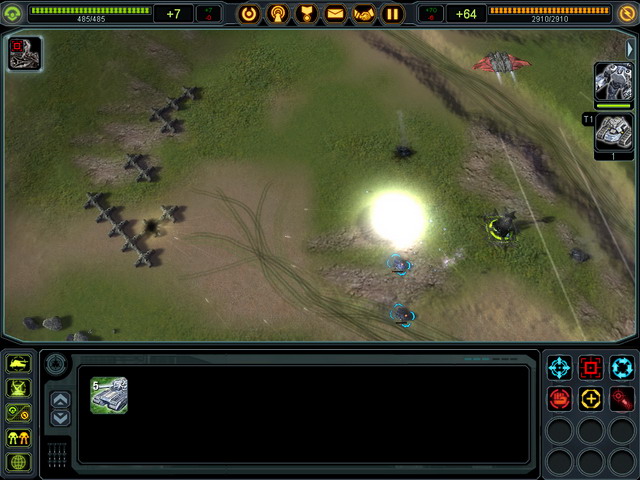This screenshot has height=480, width=640.
Task: Toggle the green globe map button
Action: 18,462
